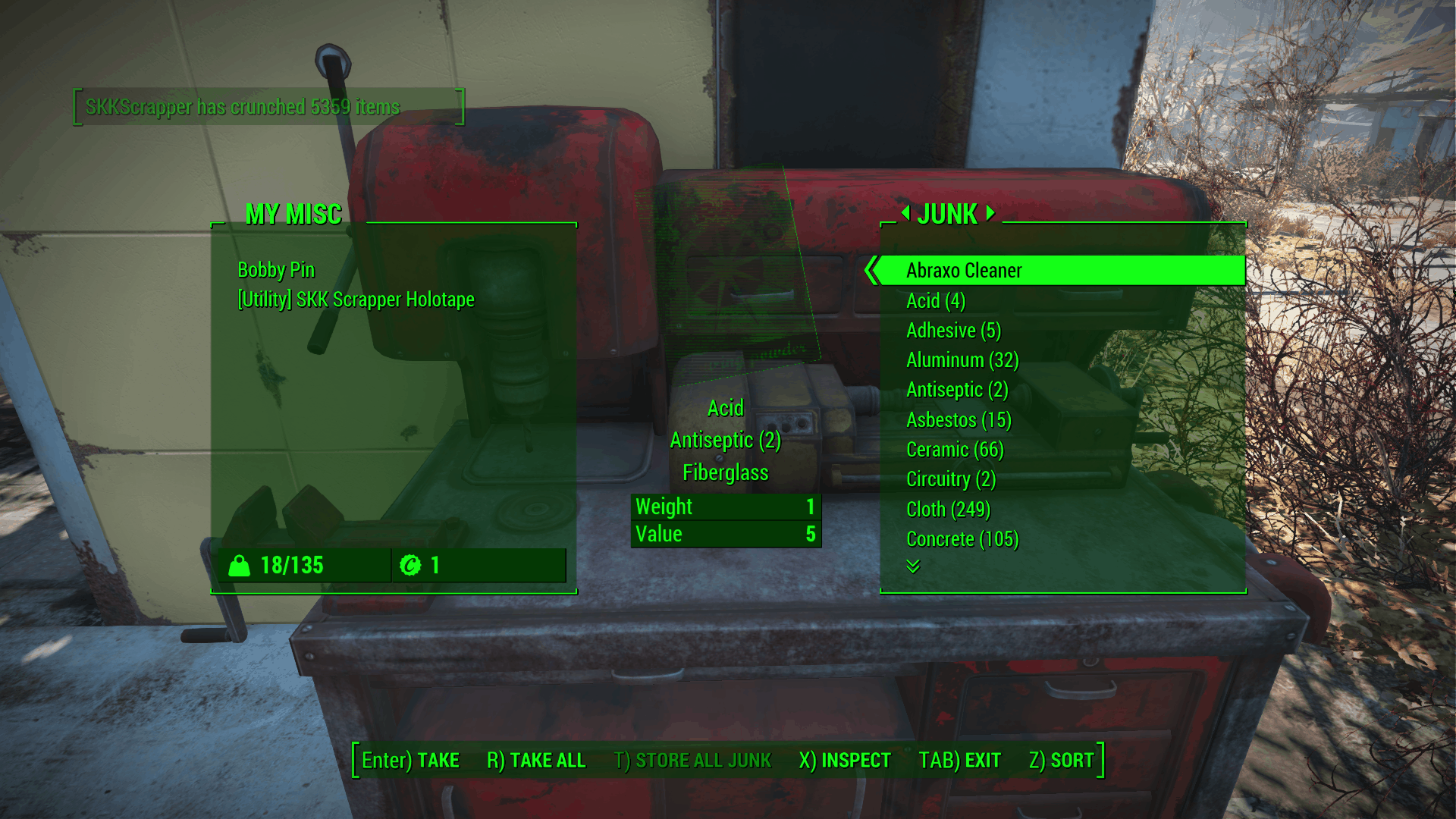Pick Concrete (105) from the list
The width and height of the screenshot is (1456, 819).
962,539
